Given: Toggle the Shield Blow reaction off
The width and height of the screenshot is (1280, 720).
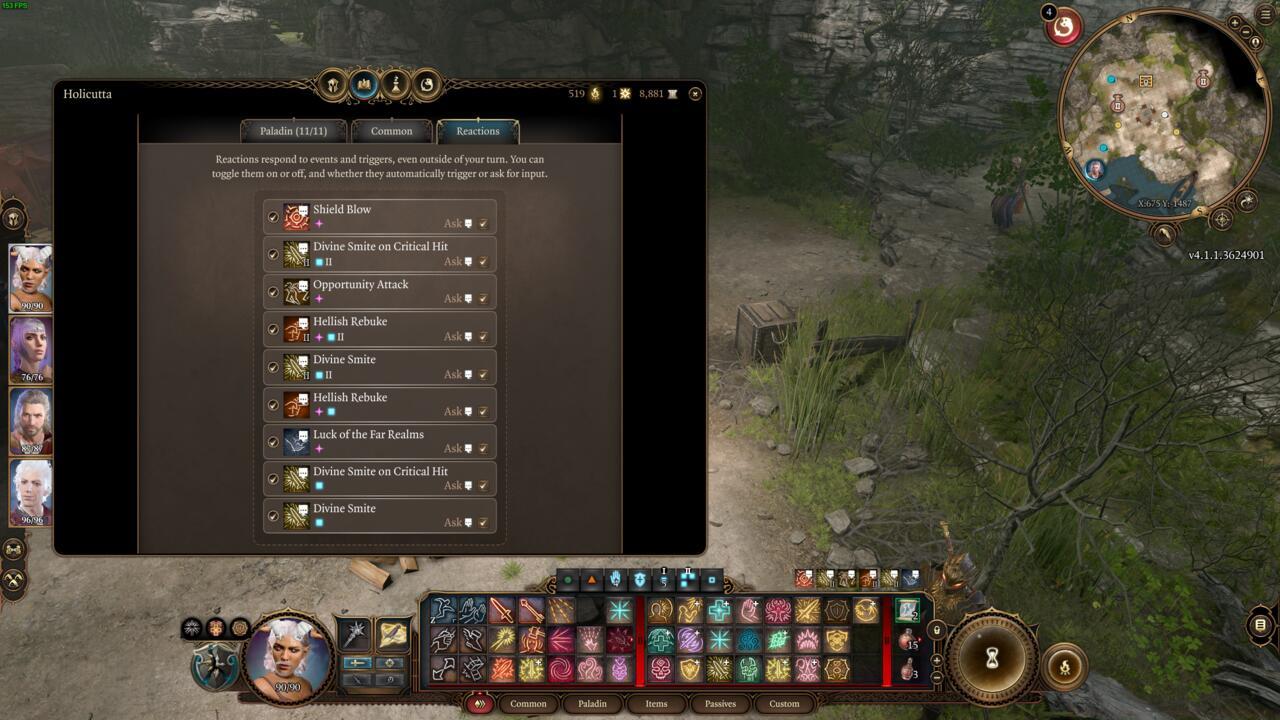Looking at the screenshot, I should coord(273,217).
